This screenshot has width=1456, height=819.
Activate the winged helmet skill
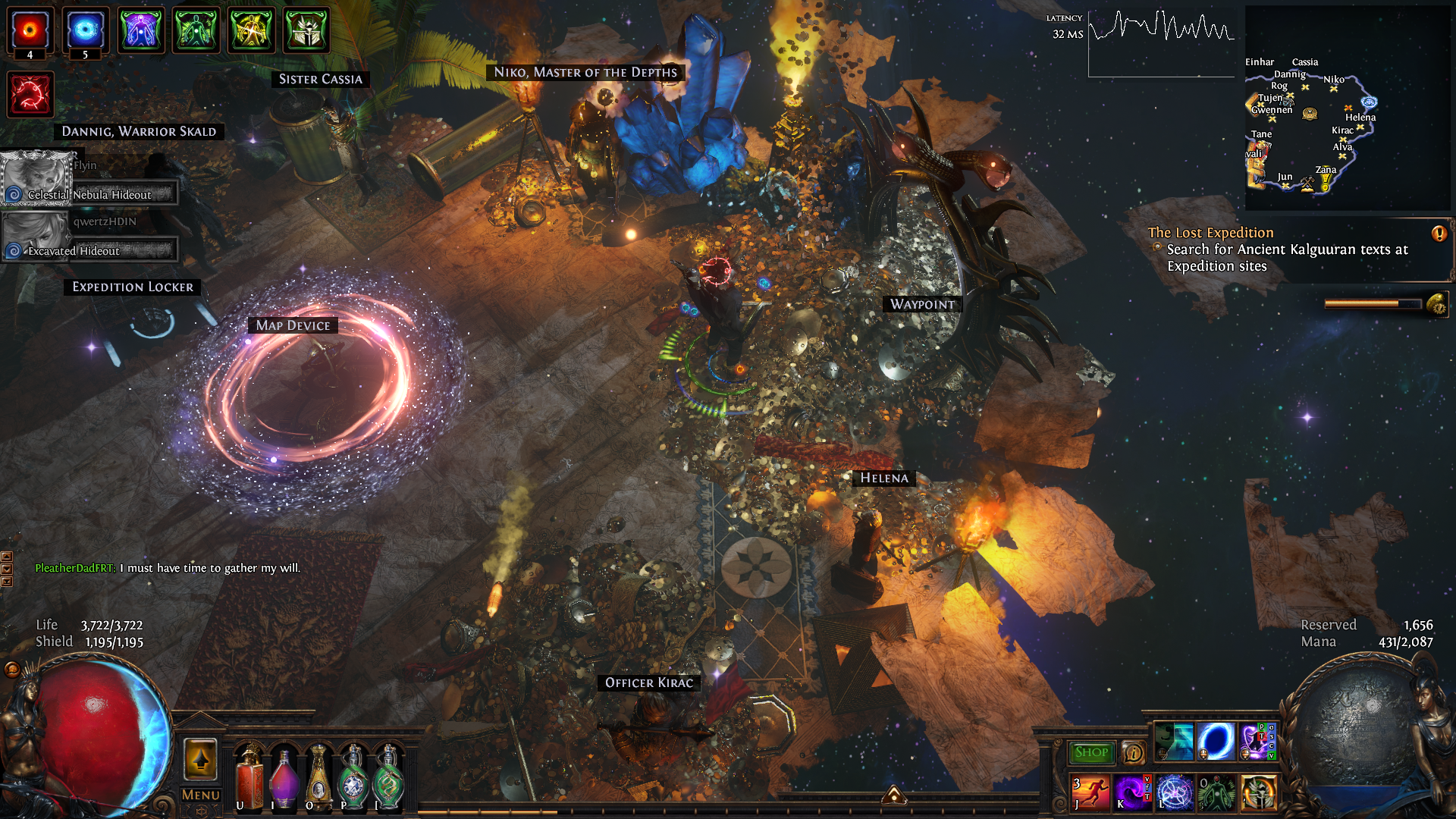(x=1259, y=792)
